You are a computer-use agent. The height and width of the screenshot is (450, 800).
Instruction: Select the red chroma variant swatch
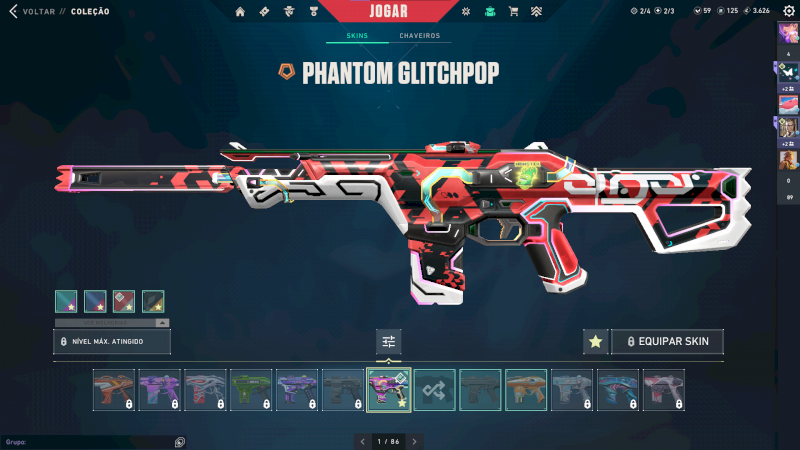(x=124, y=300)
